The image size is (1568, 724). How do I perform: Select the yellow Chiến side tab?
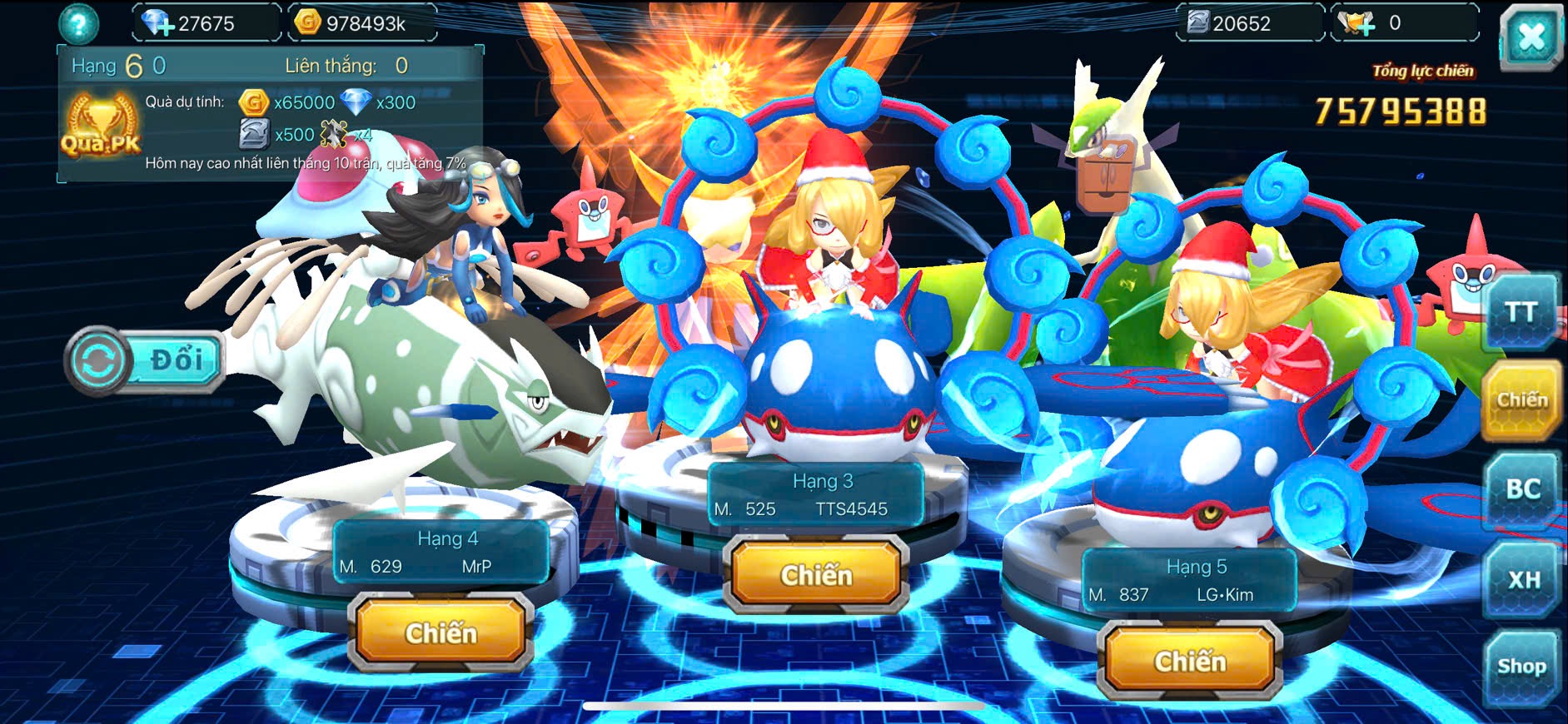(x=1521, y=400)
